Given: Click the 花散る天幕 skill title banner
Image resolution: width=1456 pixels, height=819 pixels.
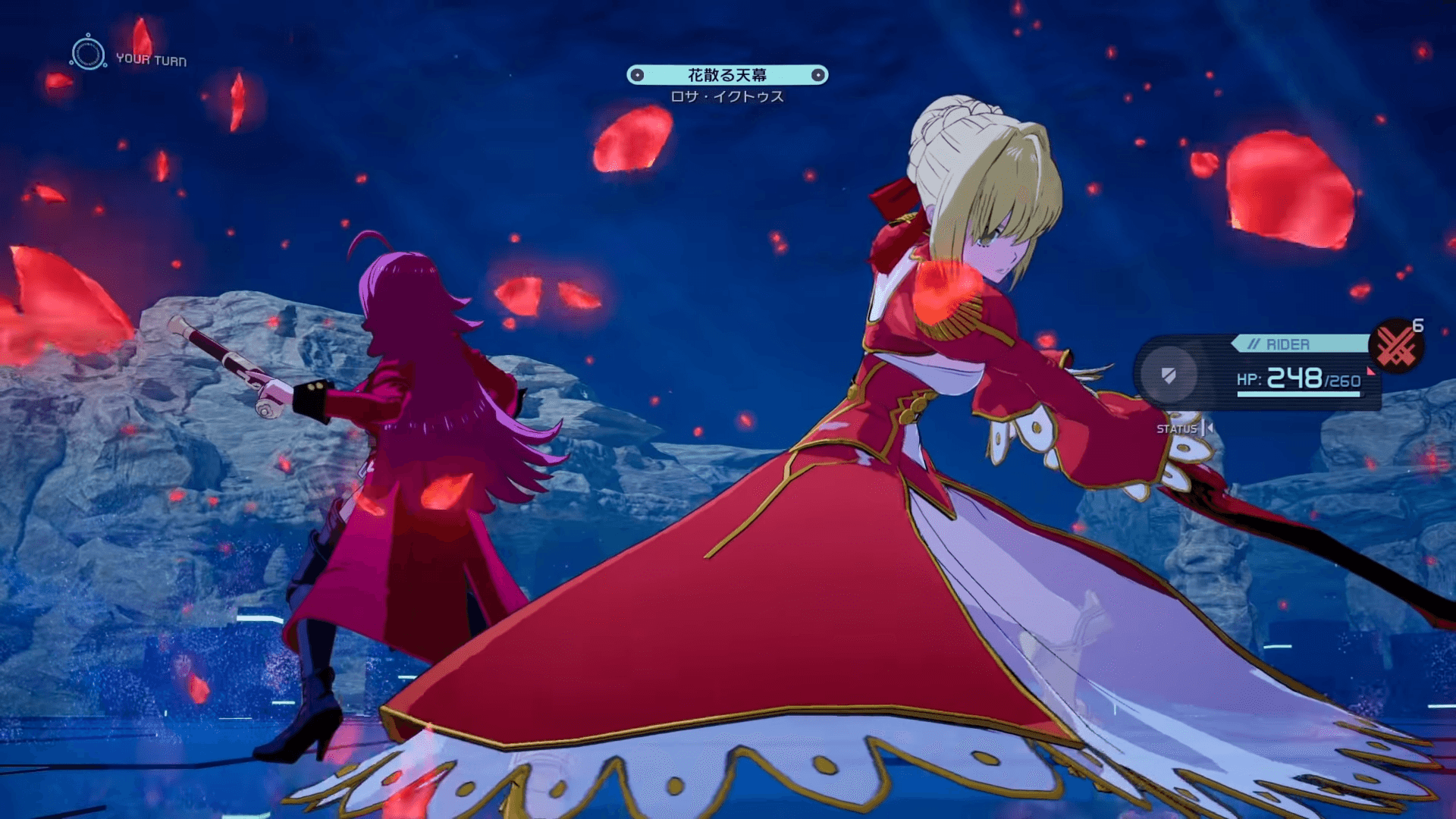Looking at the screenshot, I should (728, 76).
